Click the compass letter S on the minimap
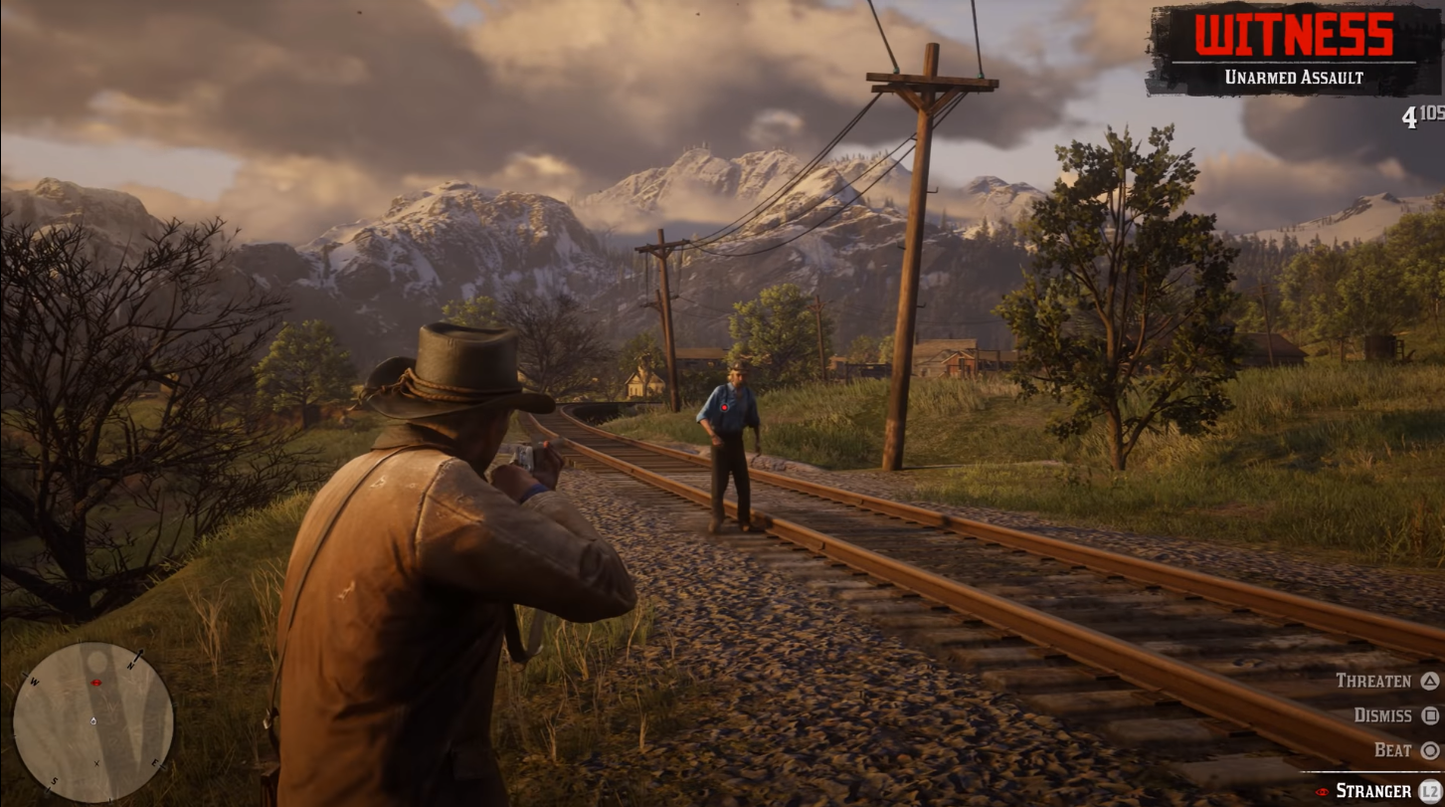This screenshot has width=1445, height=807. (x=54, y=780)
